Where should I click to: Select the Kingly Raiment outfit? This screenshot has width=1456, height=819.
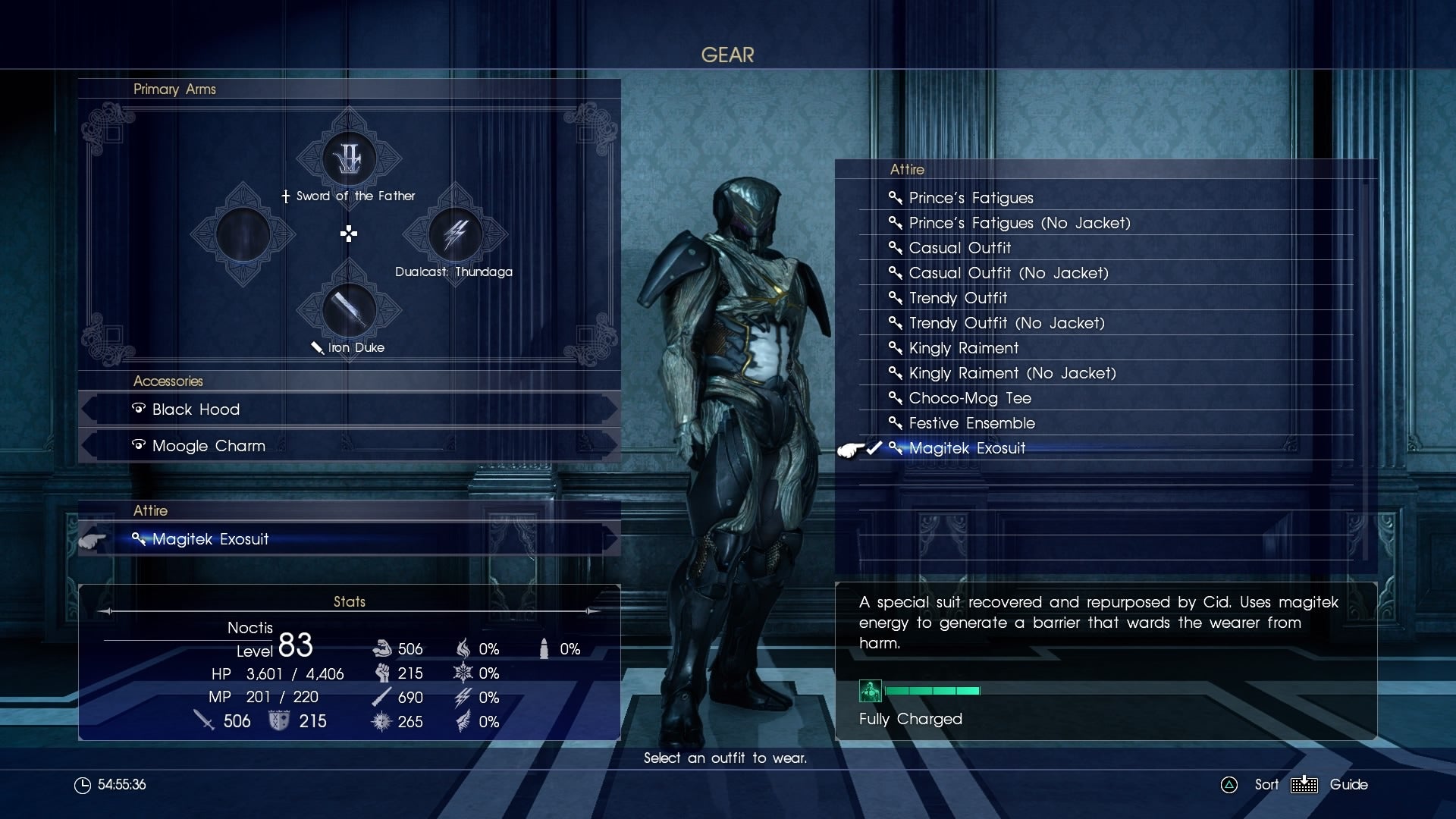point(963,348)
